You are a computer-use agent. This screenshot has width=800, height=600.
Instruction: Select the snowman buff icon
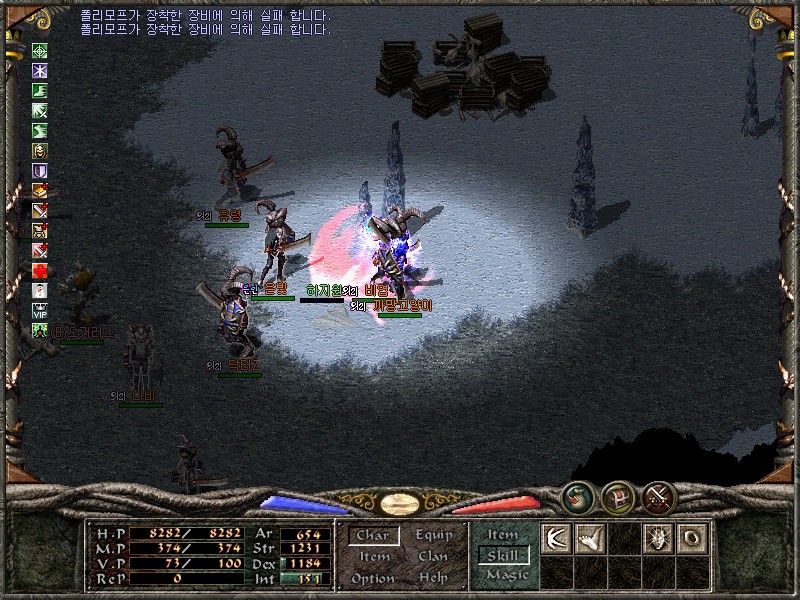40,290
